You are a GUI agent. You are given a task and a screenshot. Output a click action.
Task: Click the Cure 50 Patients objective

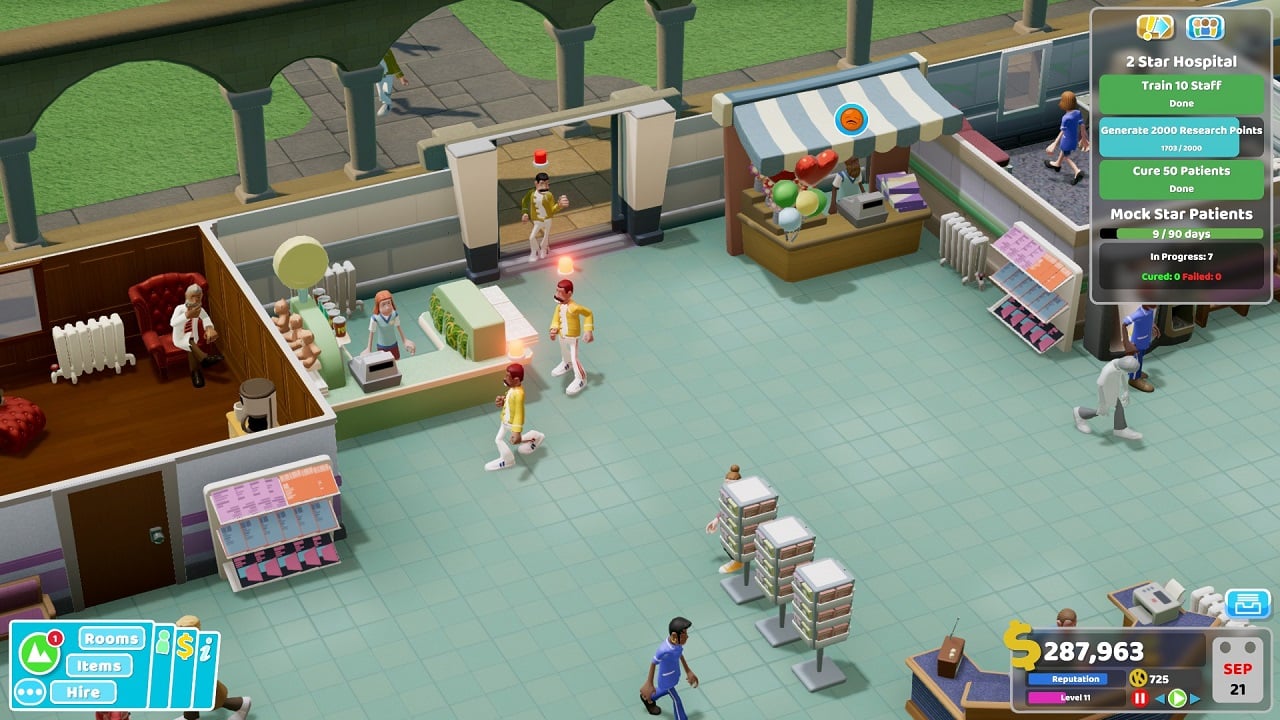1181,178
